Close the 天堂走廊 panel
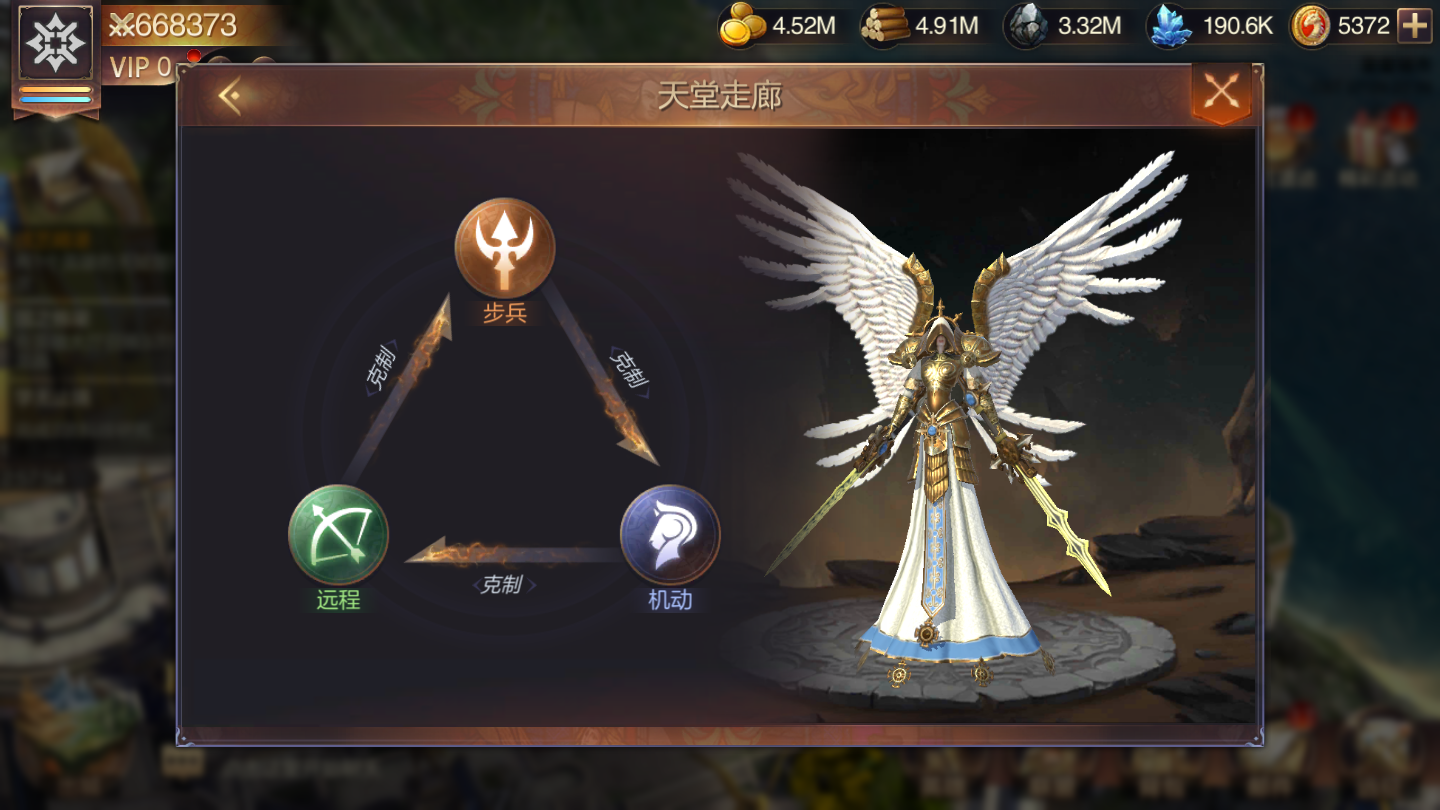This screenshot has width=1440, height=810. coord(1221,93)
